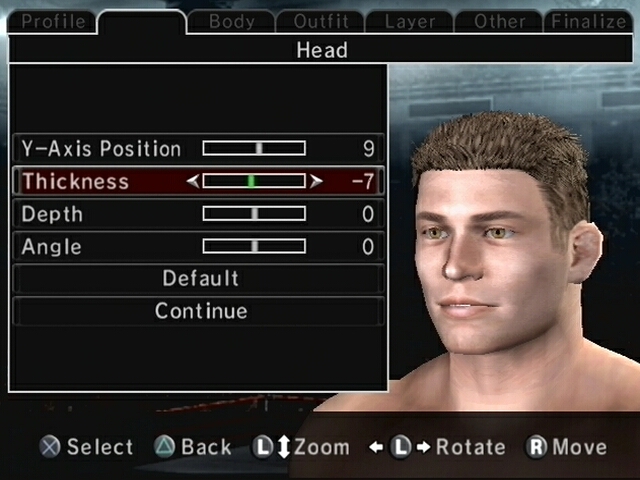Switch to the Outfit tab

pyautogui.click(x=320, y=21)
